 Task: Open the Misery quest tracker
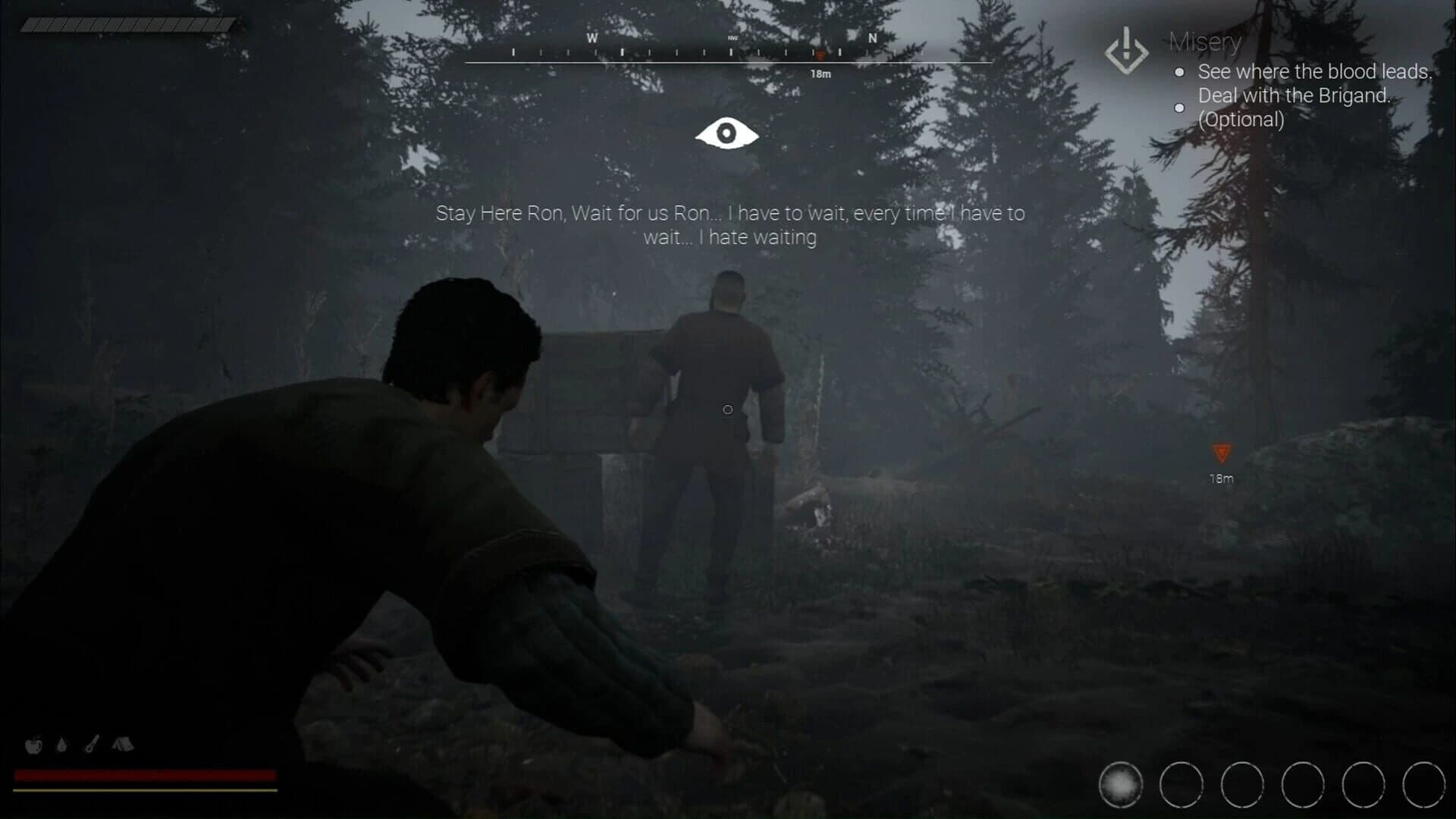(1205, 42)
